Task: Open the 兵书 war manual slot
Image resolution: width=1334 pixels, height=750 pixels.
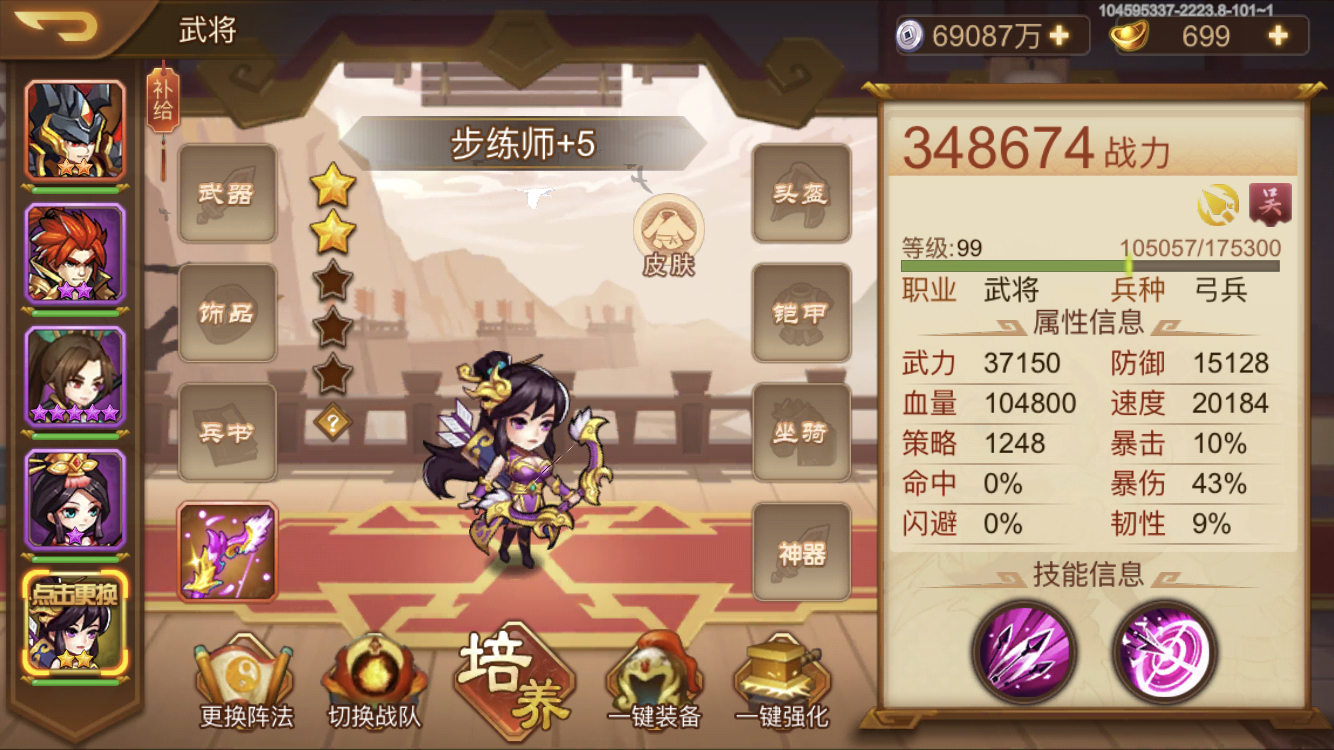Action: click(227, 432)
